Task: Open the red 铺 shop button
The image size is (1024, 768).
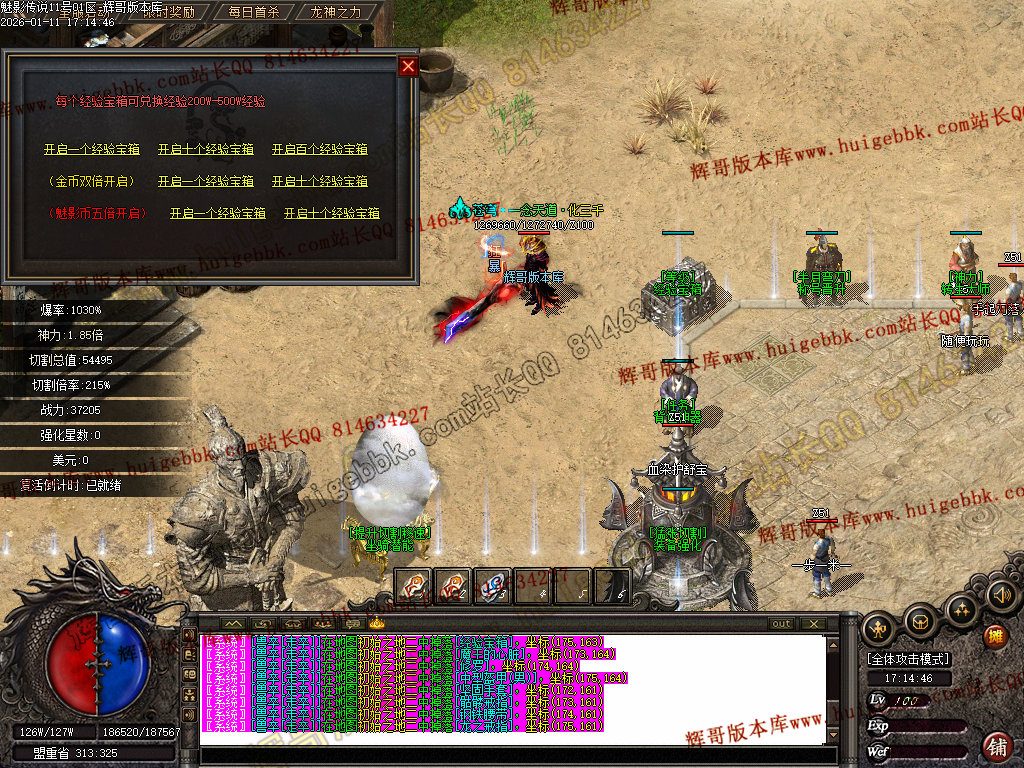Action: click(x=997, y=746)
